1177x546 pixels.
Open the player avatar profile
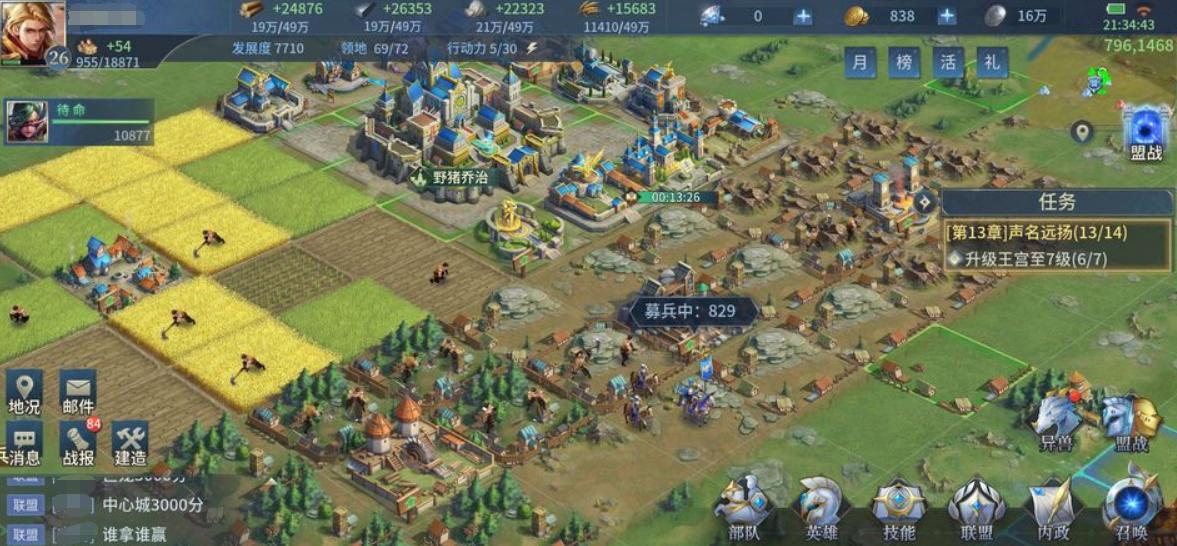(x=32, y=30)
